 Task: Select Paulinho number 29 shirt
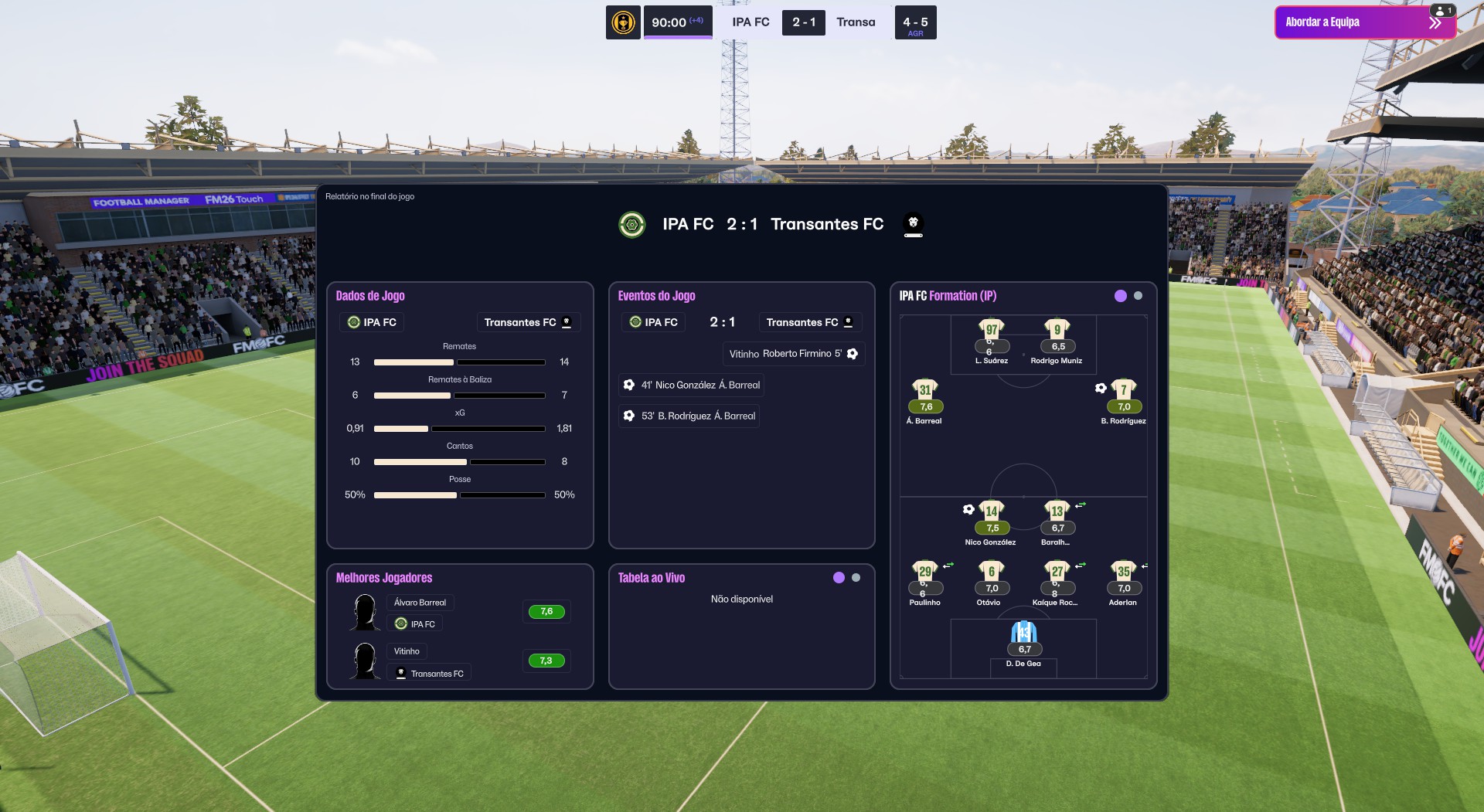point(924,572)
